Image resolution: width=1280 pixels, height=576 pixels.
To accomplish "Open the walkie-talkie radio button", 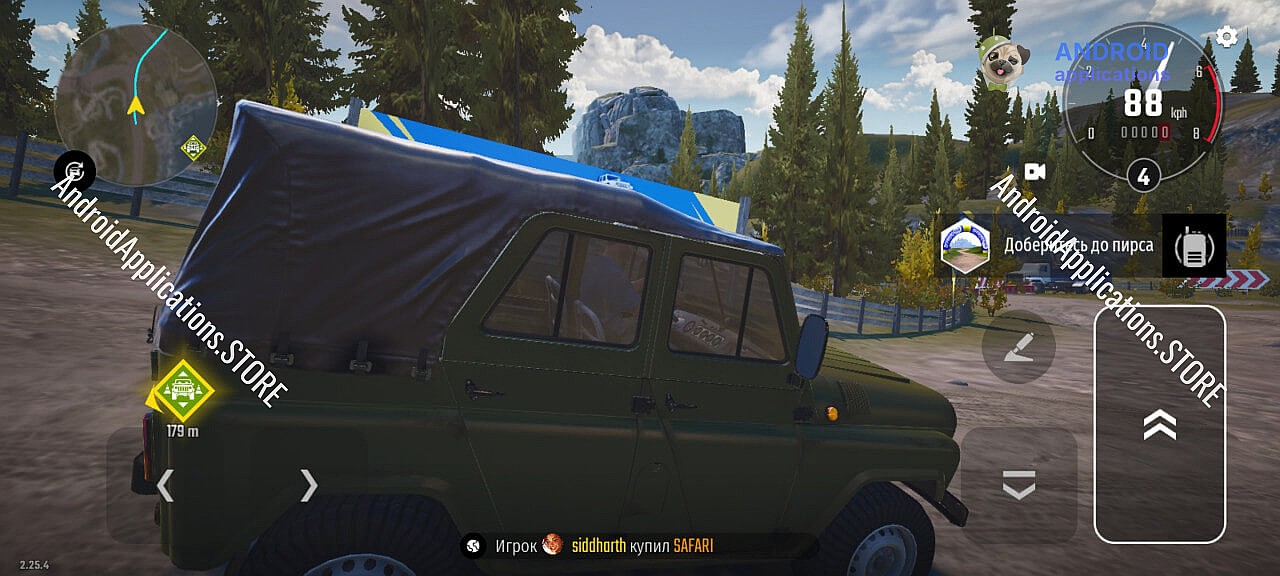I will (x=1193, y=246).
